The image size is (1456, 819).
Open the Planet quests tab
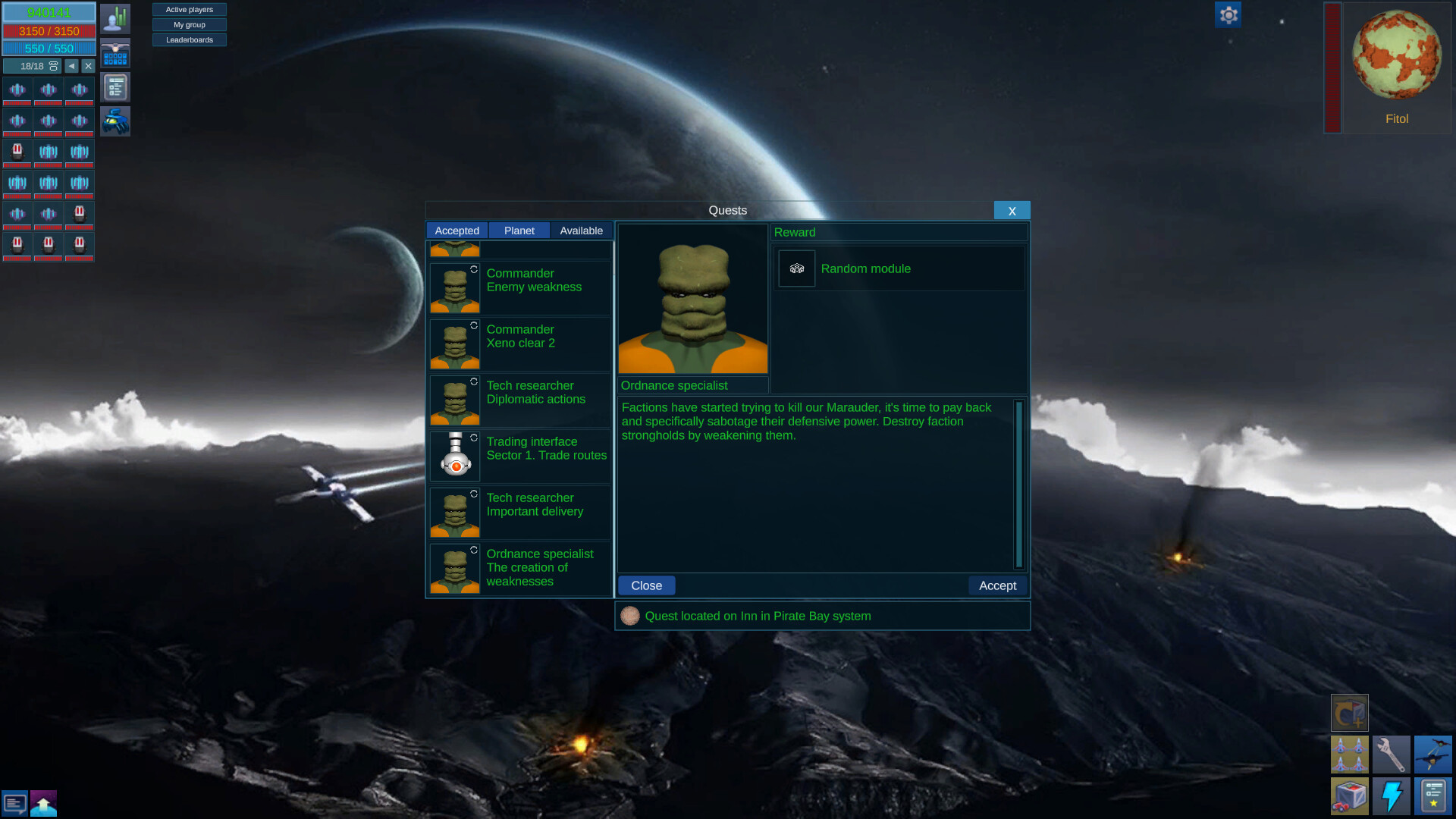(x=519, y=231)
